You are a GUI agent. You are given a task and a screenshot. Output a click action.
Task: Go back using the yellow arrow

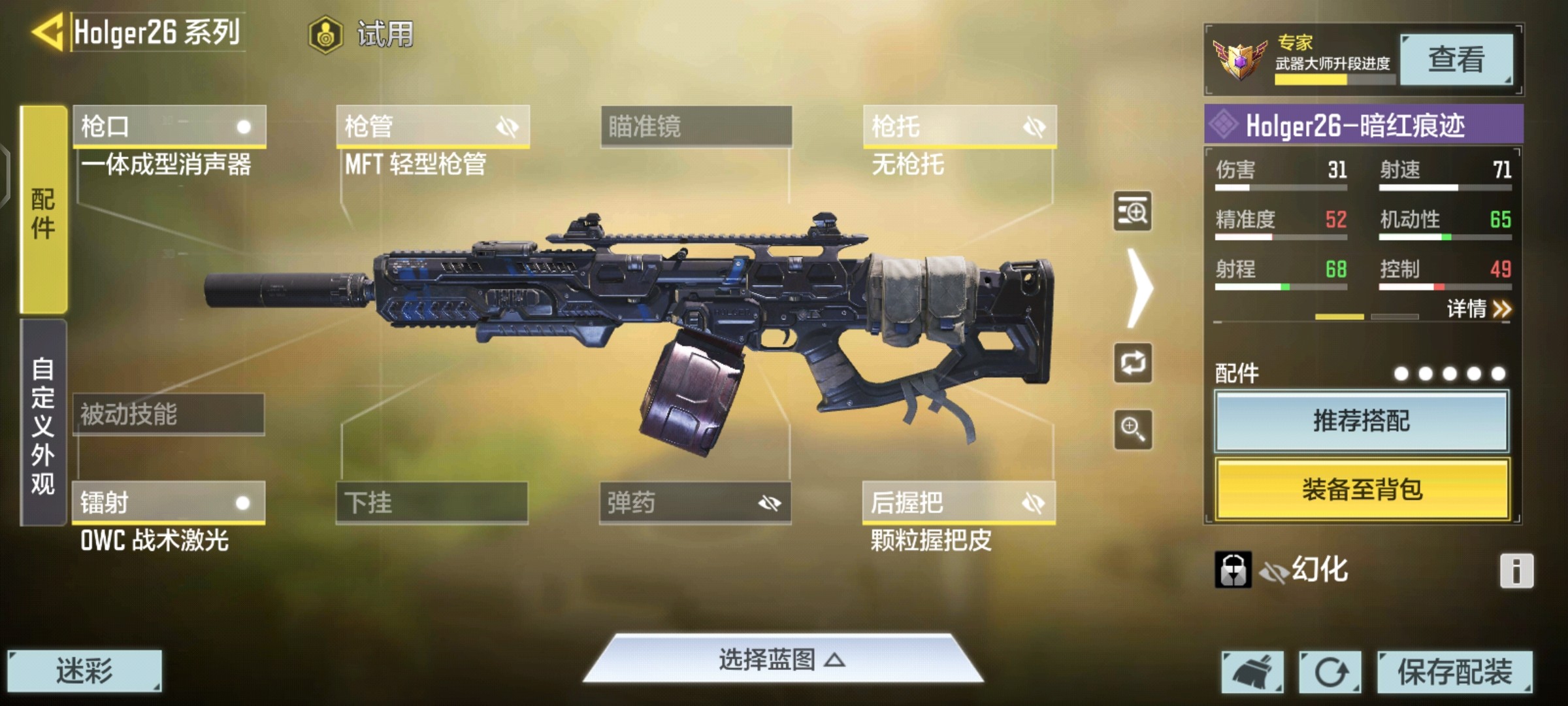point(47,31)
